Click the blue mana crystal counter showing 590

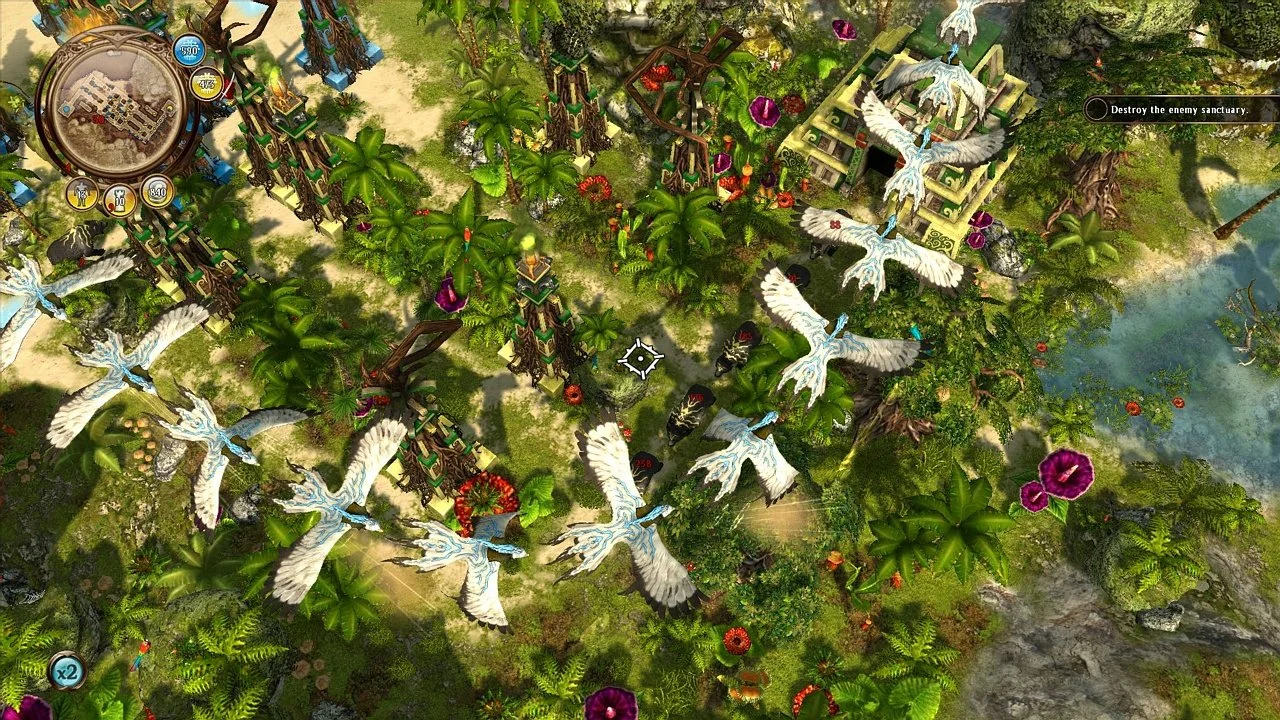click(188, 51)
